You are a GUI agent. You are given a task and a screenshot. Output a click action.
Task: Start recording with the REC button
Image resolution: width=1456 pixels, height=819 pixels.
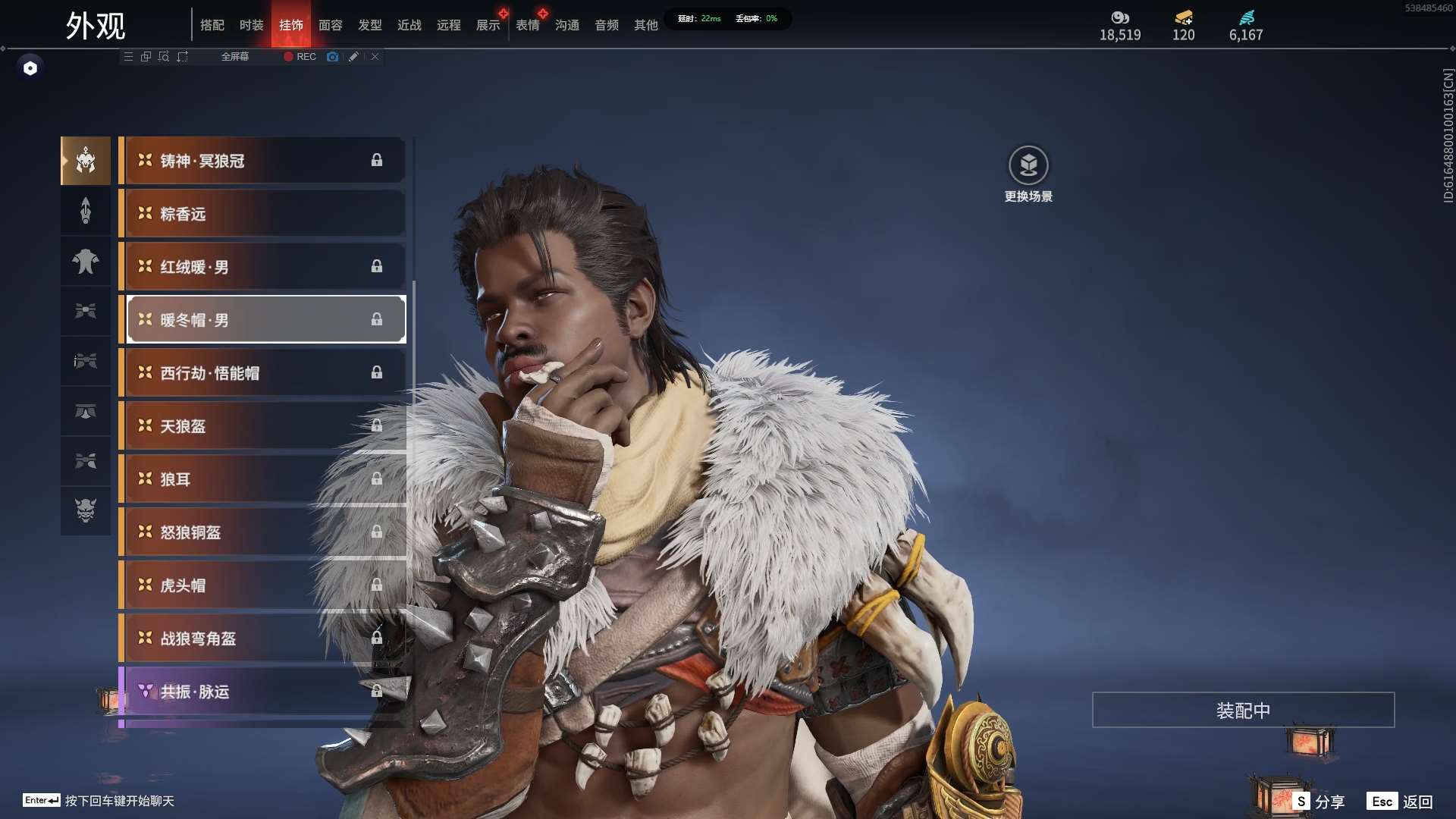pos(300,57)
